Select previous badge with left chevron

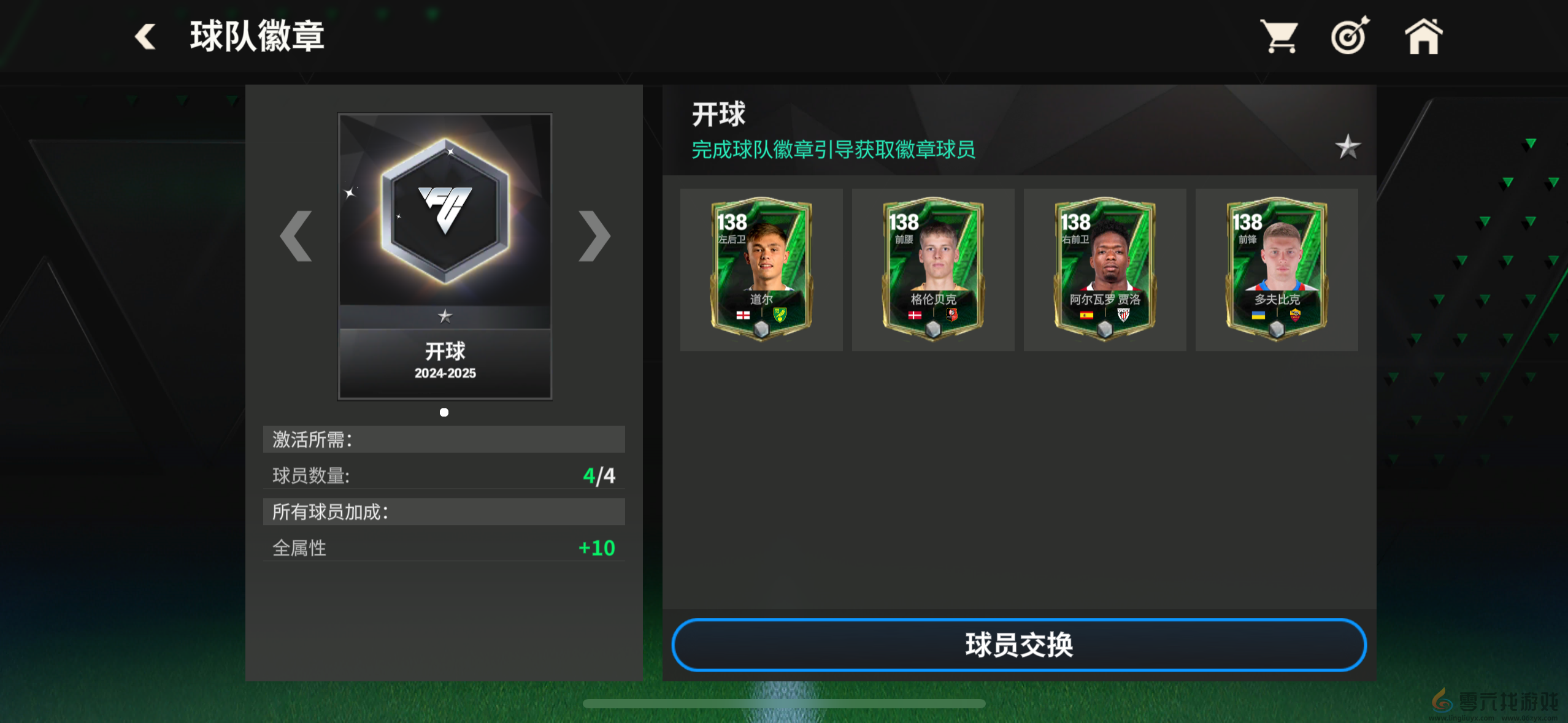296,236
